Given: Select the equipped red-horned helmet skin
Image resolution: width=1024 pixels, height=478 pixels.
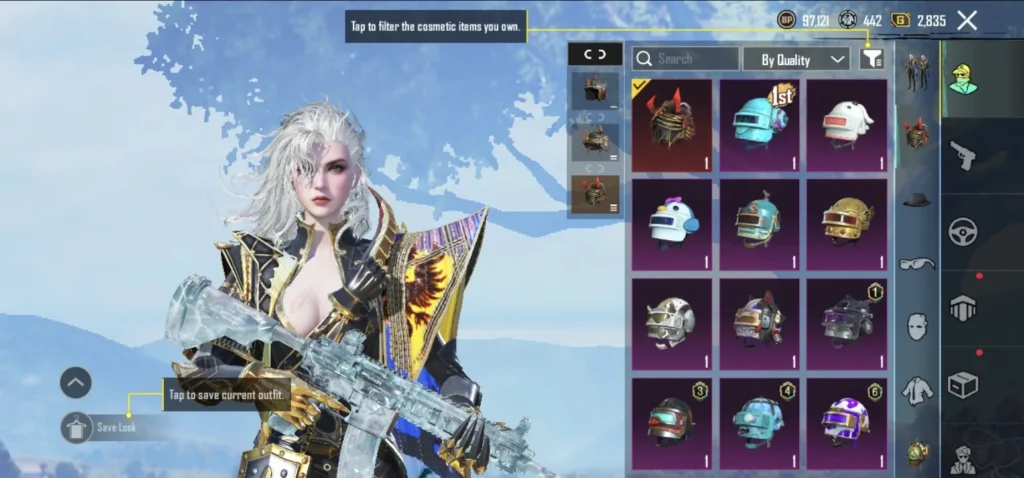Looking at the screenshot, I should (672, 126).
